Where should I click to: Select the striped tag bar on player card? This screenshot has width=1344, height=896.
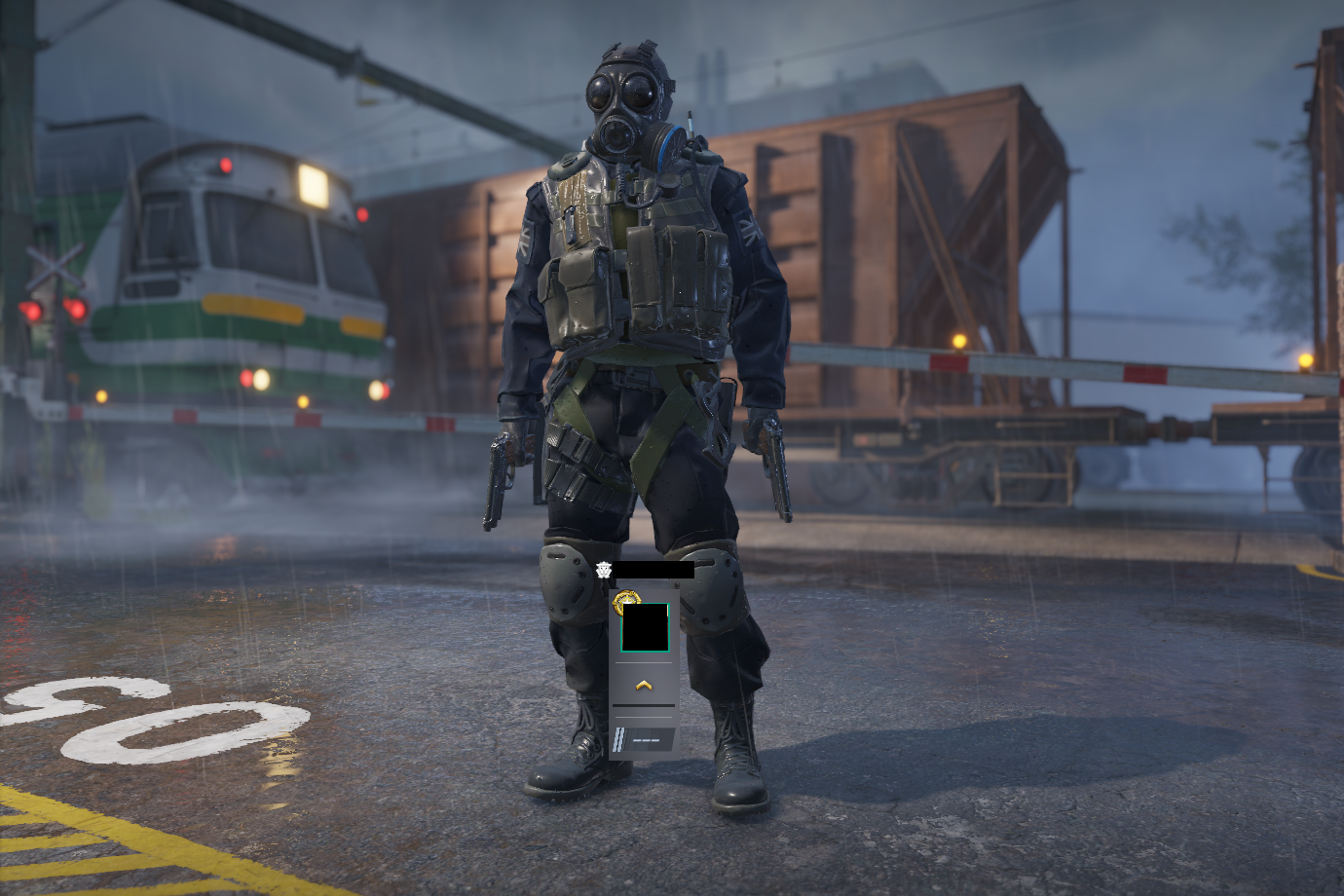[643, 740]
